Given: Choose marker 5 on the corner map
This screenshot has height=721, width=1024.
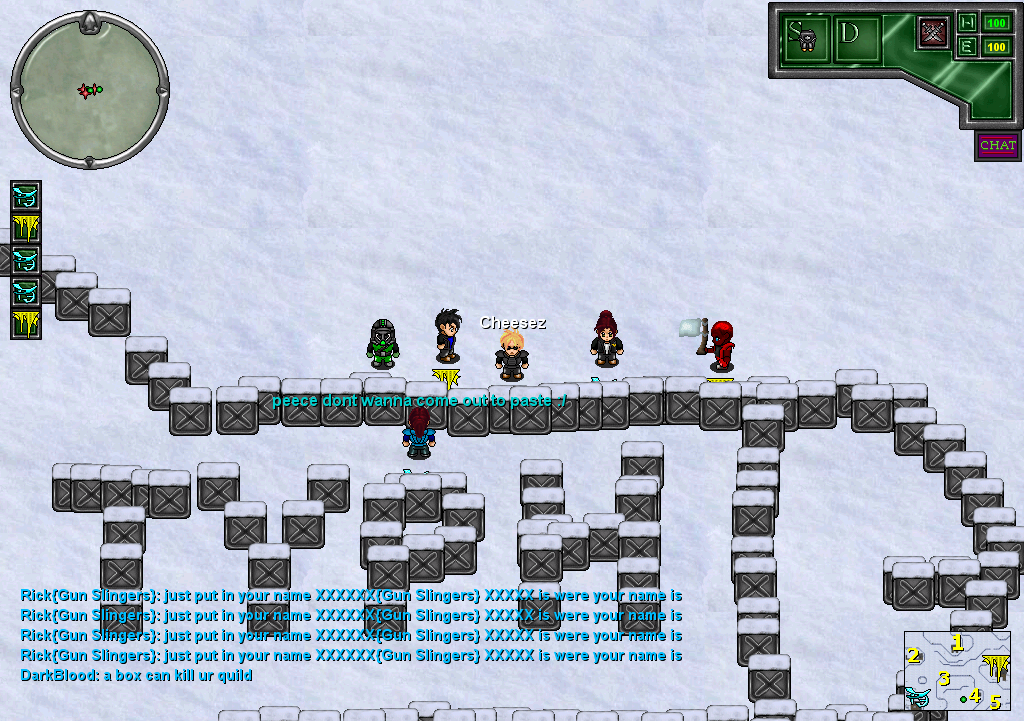Looking at the screenshot, I should click(995, 702).
